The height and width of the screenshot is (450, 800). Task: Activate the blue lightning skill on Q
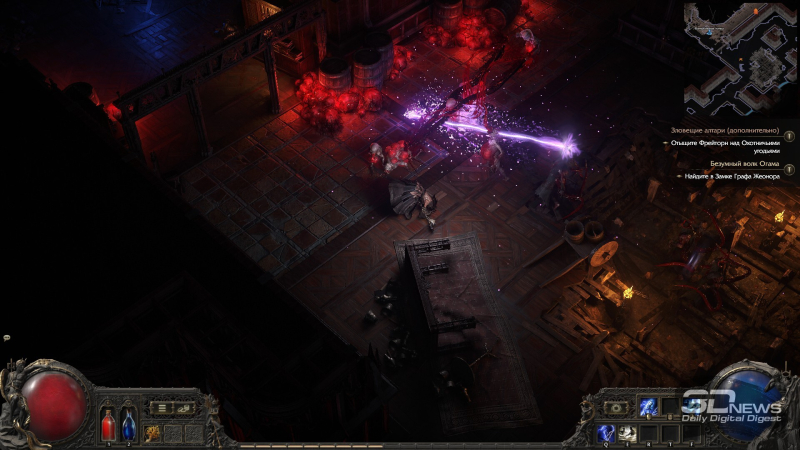(x=606, y=432)
